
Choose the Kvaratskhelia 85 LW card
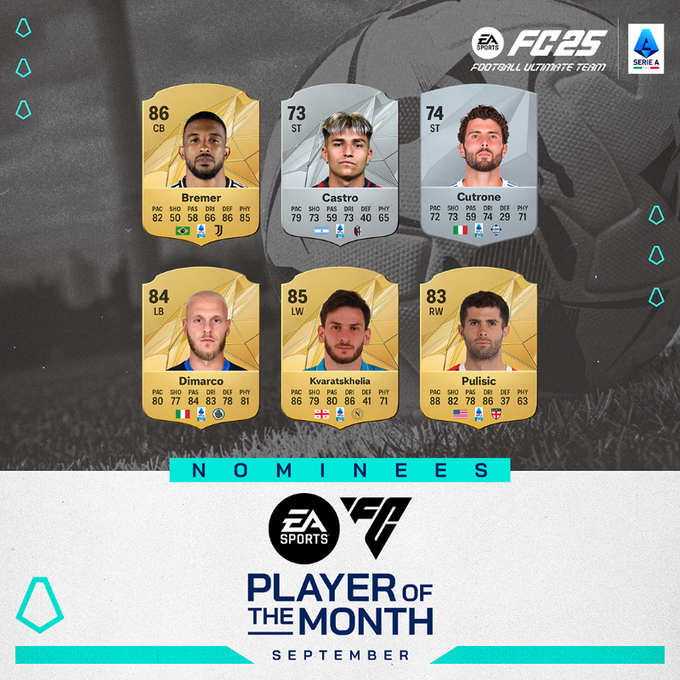coord(340,345)
